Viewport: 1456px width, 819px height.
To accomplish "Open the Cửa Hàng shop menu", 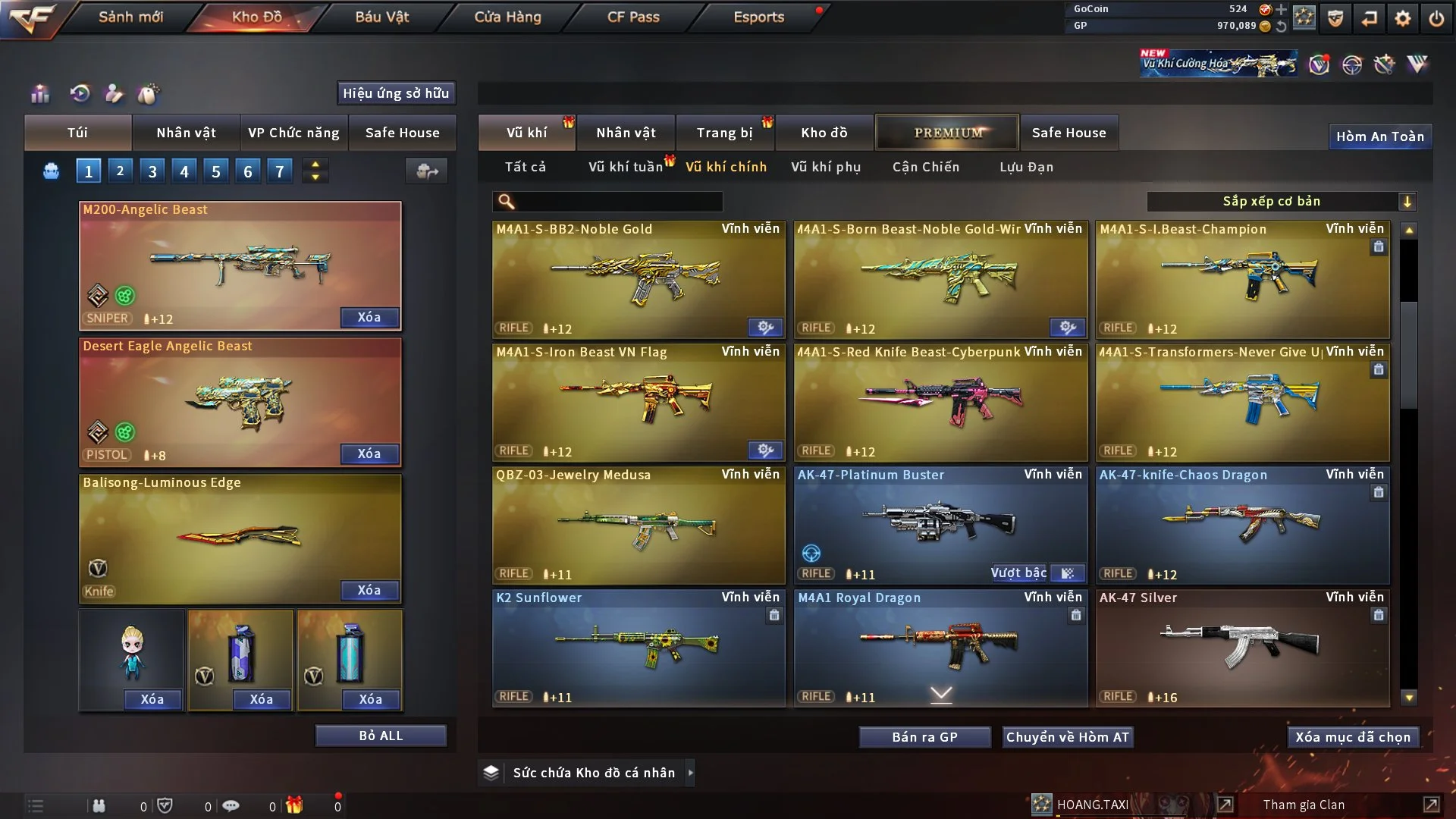I will [507, 17].
